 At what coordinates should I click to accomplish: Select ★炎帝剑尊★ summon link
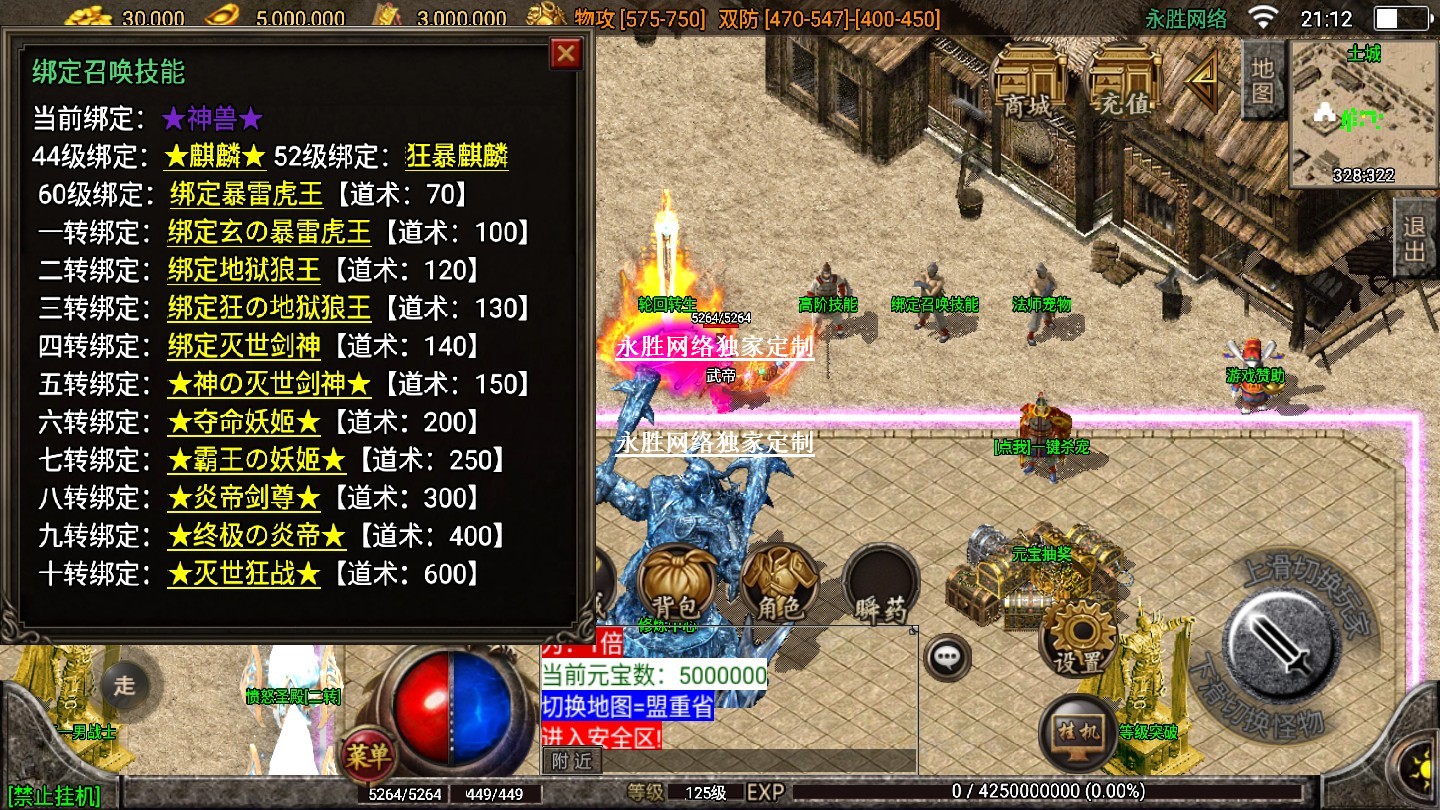coord(244,498)
